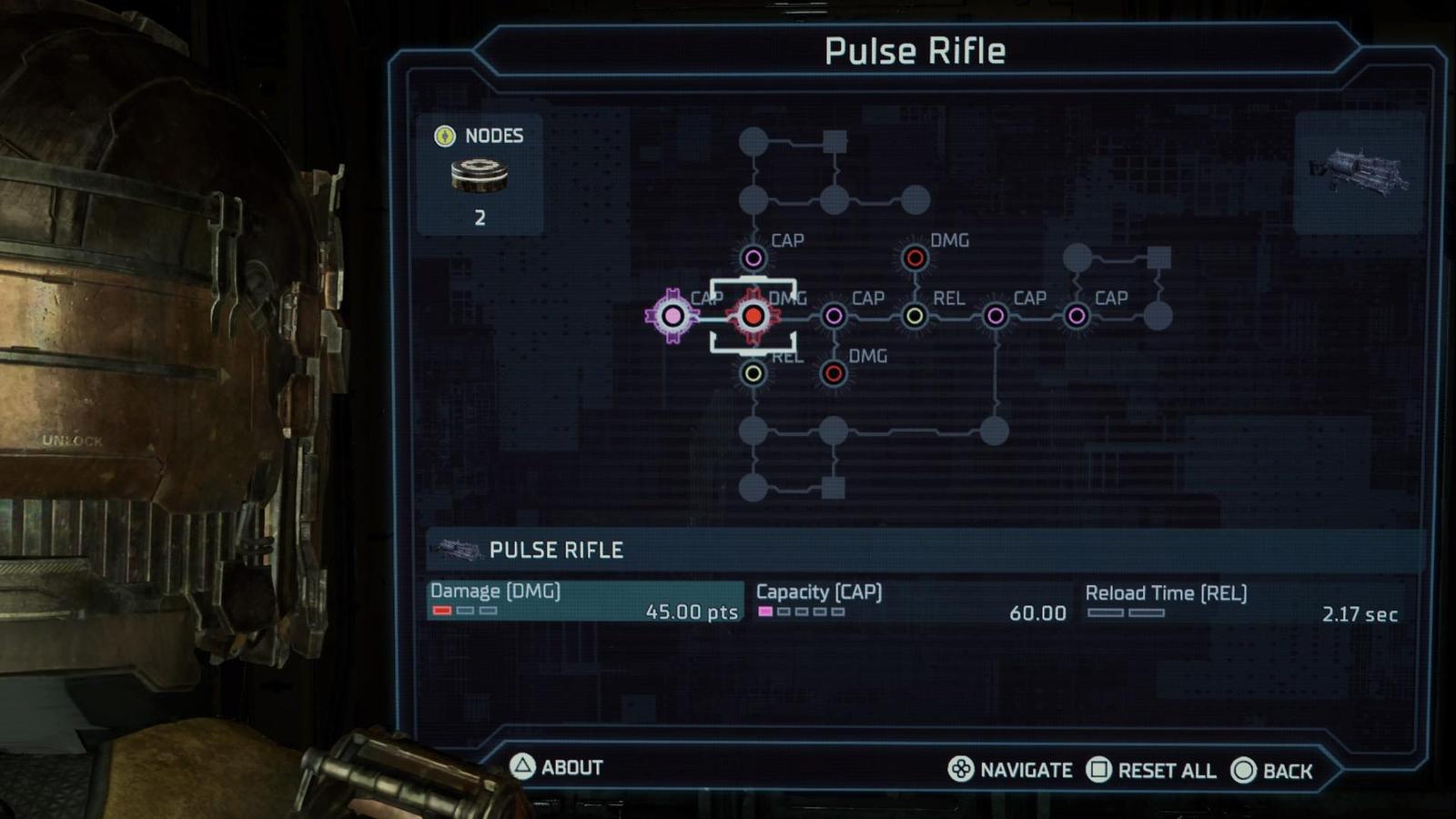1456x819 pixels.
Task: Select the DMG node below the main row
Action: [834, 373]
